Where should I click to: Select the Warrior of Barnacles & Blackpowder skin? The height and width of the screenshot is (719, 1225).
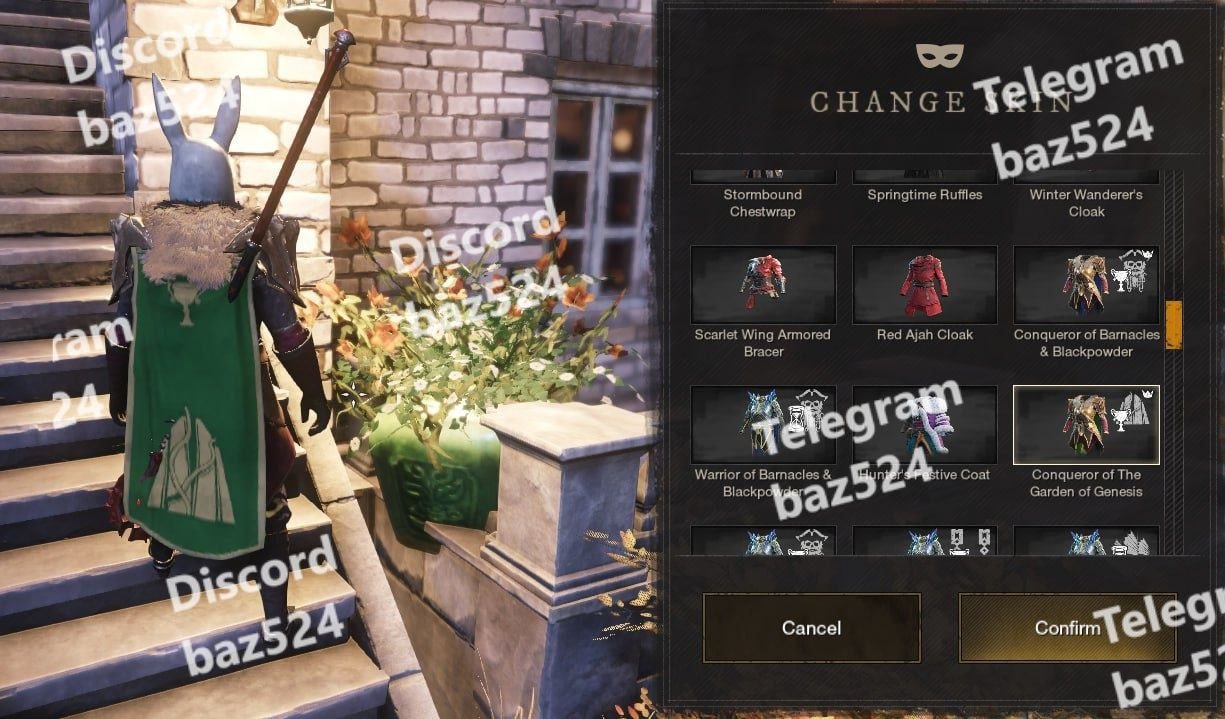[x=763, y=426]
